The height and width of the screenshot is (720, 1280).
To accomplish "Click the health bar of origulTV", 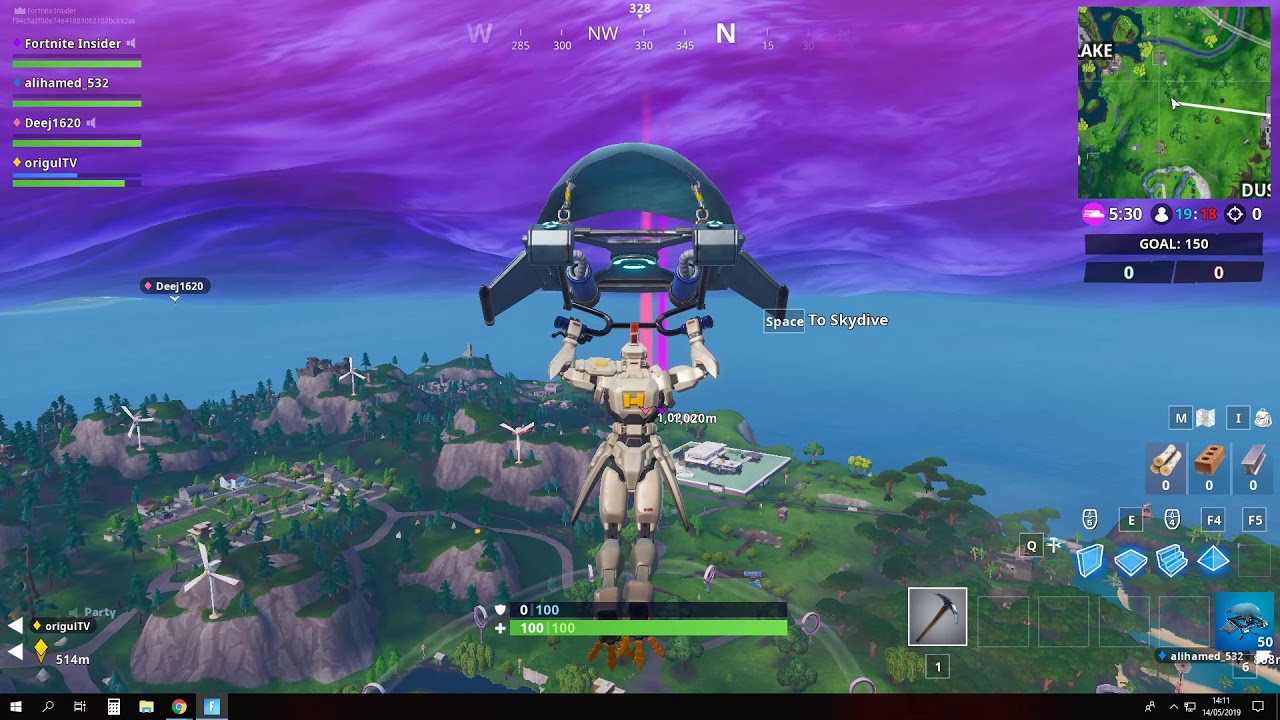I will point(75,182).
